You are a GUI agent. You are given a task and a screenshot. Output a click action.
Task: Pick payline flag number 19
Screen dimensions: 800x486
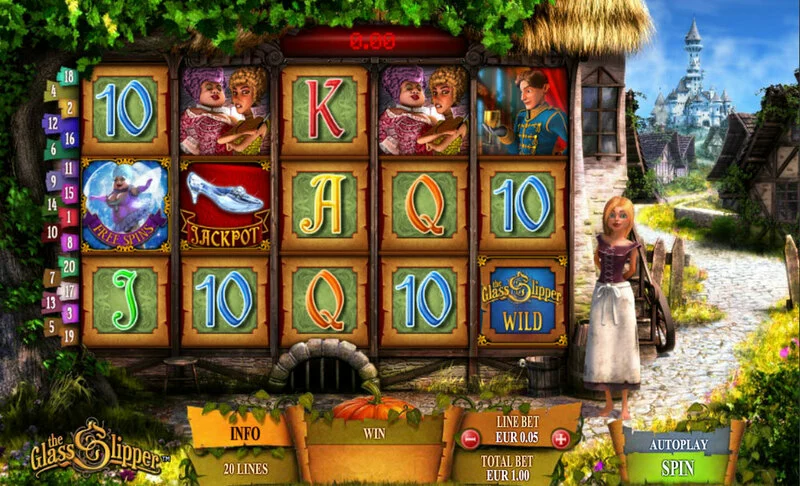69,336
